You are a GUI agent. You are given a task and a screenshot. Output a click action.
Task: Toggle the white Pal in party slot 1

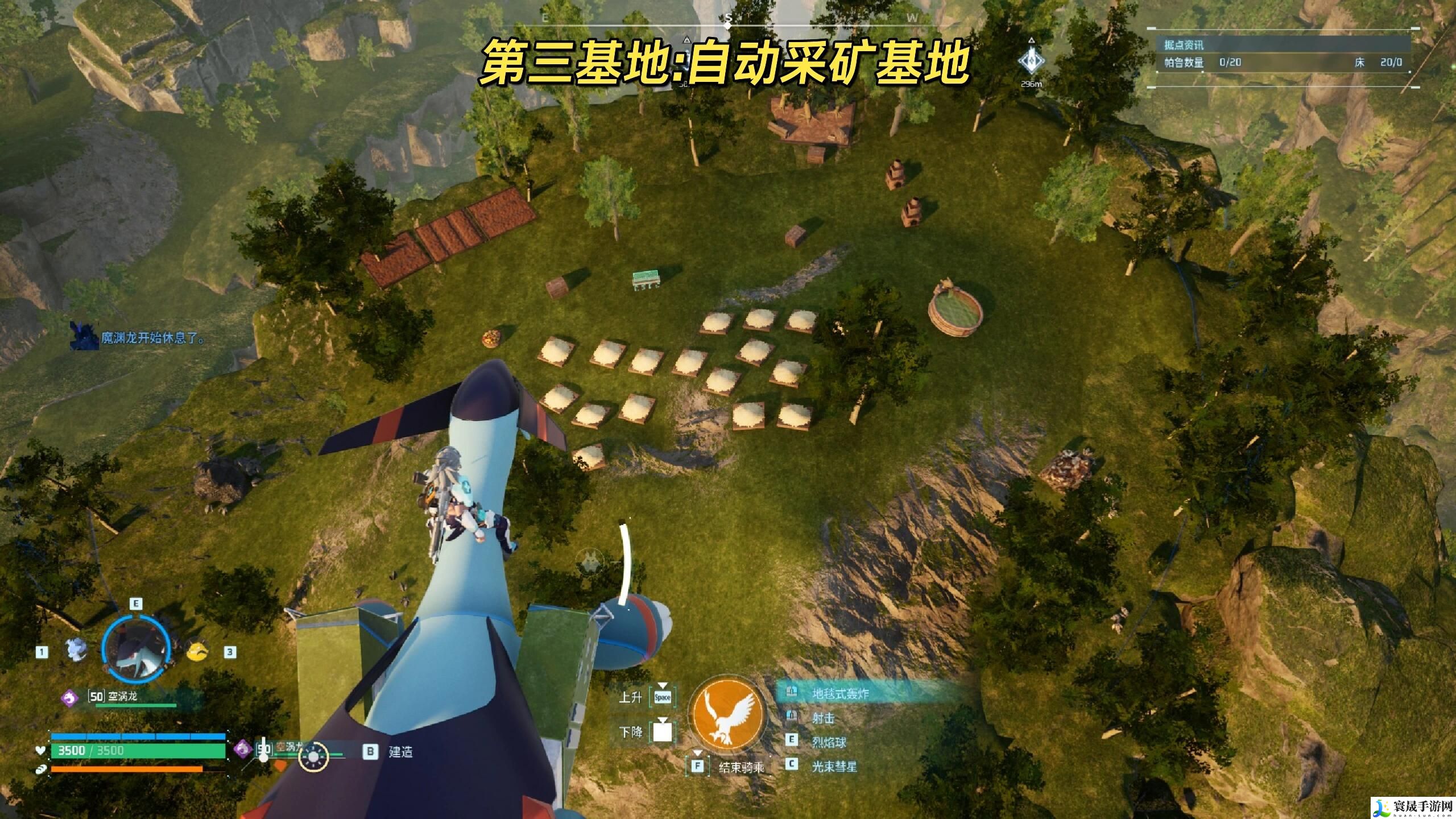pyautogui.click(x=76, y=650)
